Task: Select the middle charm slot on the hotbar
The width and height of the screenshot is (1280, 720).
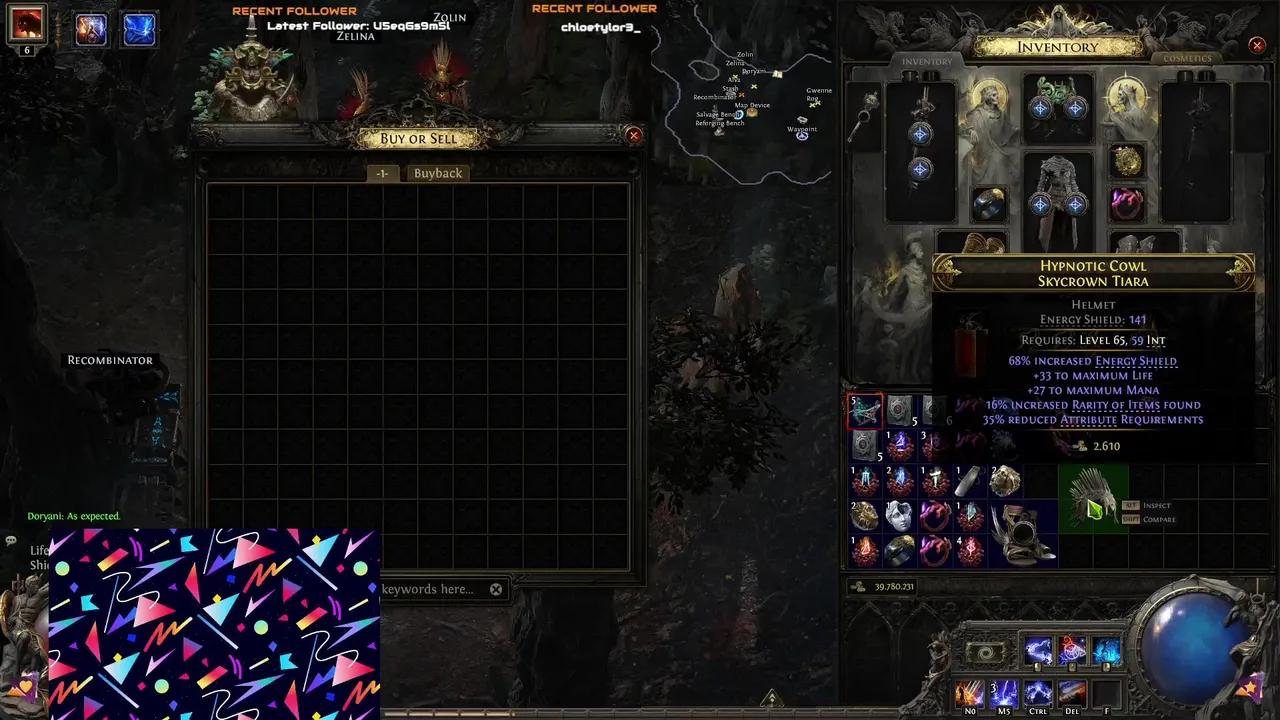Action: click(1072, 651)
